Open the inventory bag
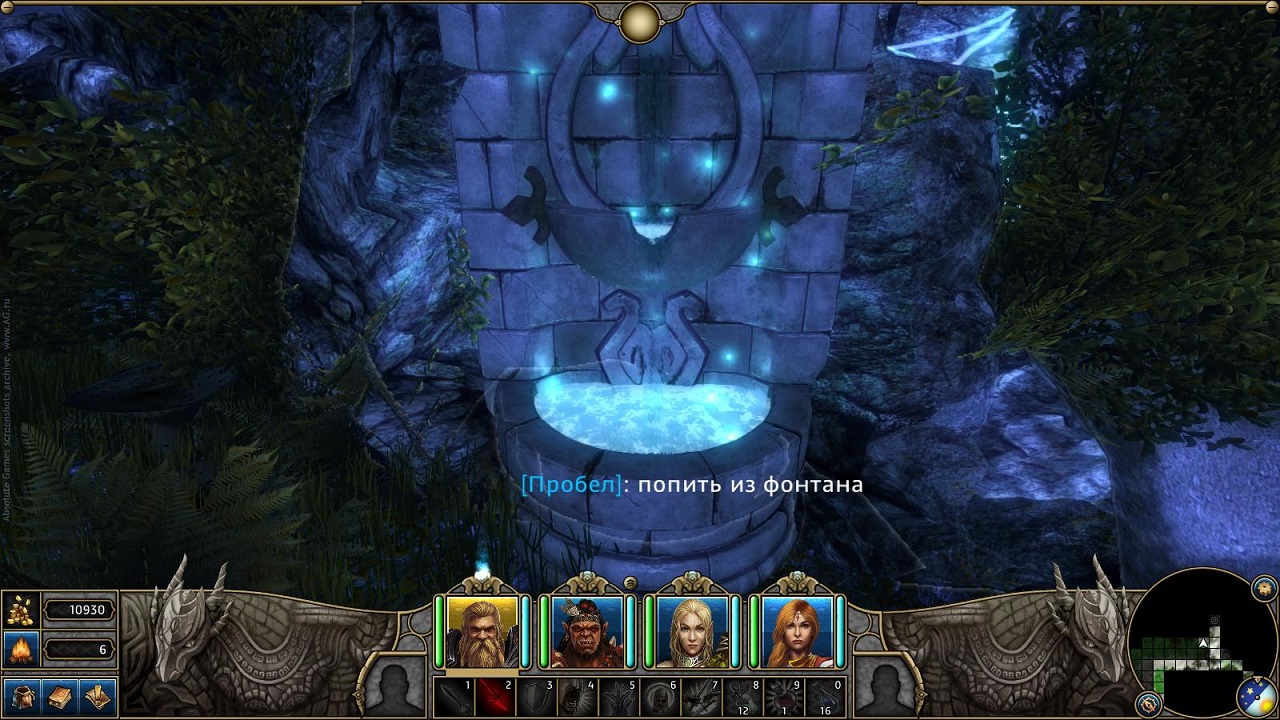Screen dimensions: 1280x720 coord(21,696)
